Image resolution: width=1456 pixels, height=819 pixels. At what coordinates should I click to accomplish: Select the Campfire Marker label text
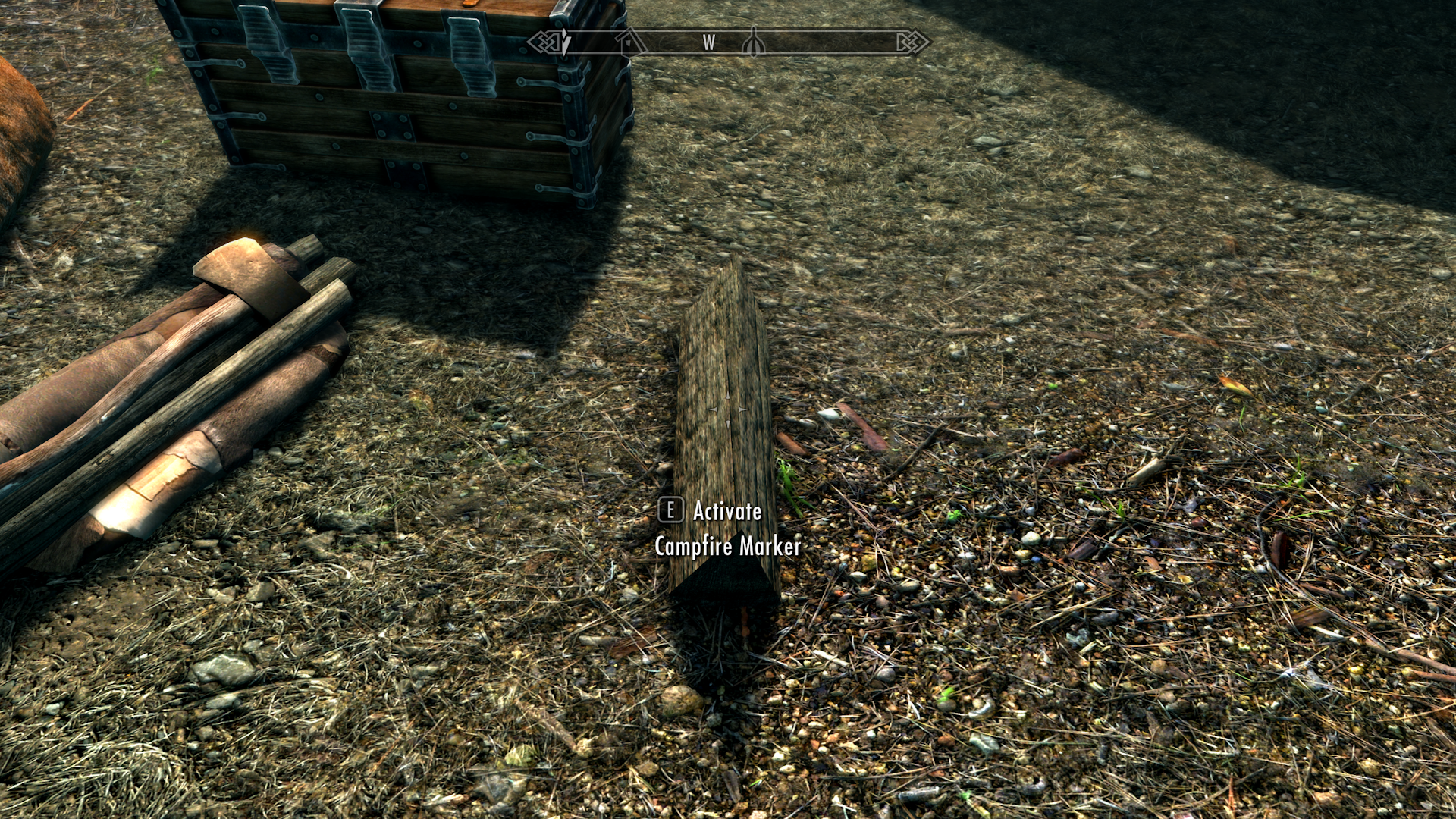pyautogui.click(x=730, y=544)
